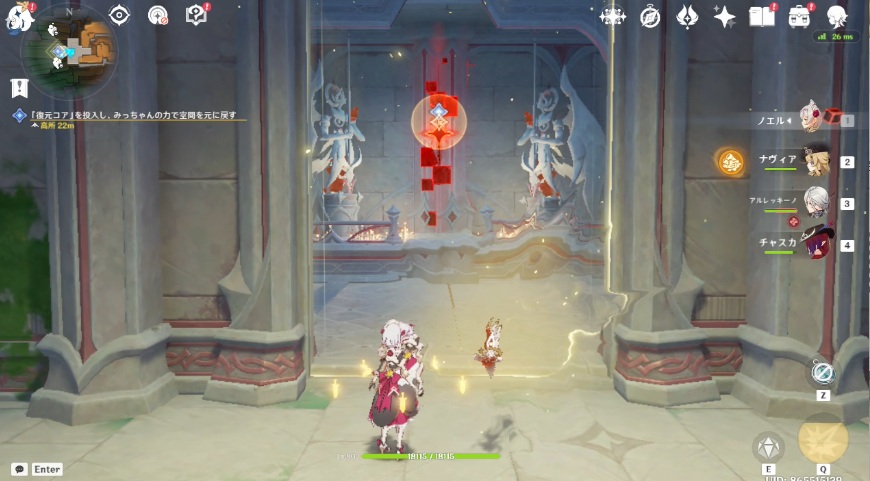Screen dimensions: 870x481
Task: Open the winged emblem icon in top bar
Action: coord(687,16)
